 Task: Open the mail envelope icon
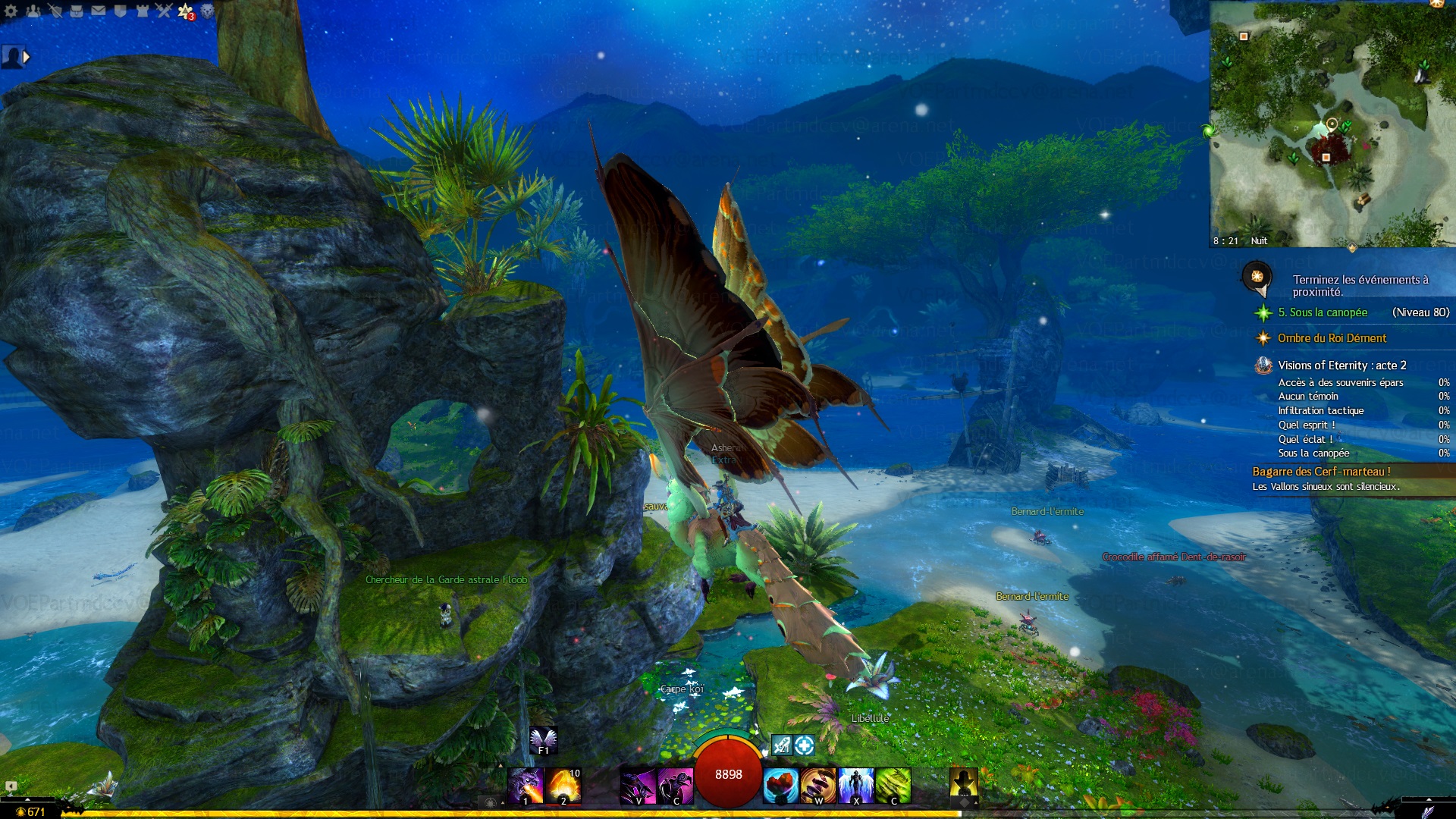(99, 11)
